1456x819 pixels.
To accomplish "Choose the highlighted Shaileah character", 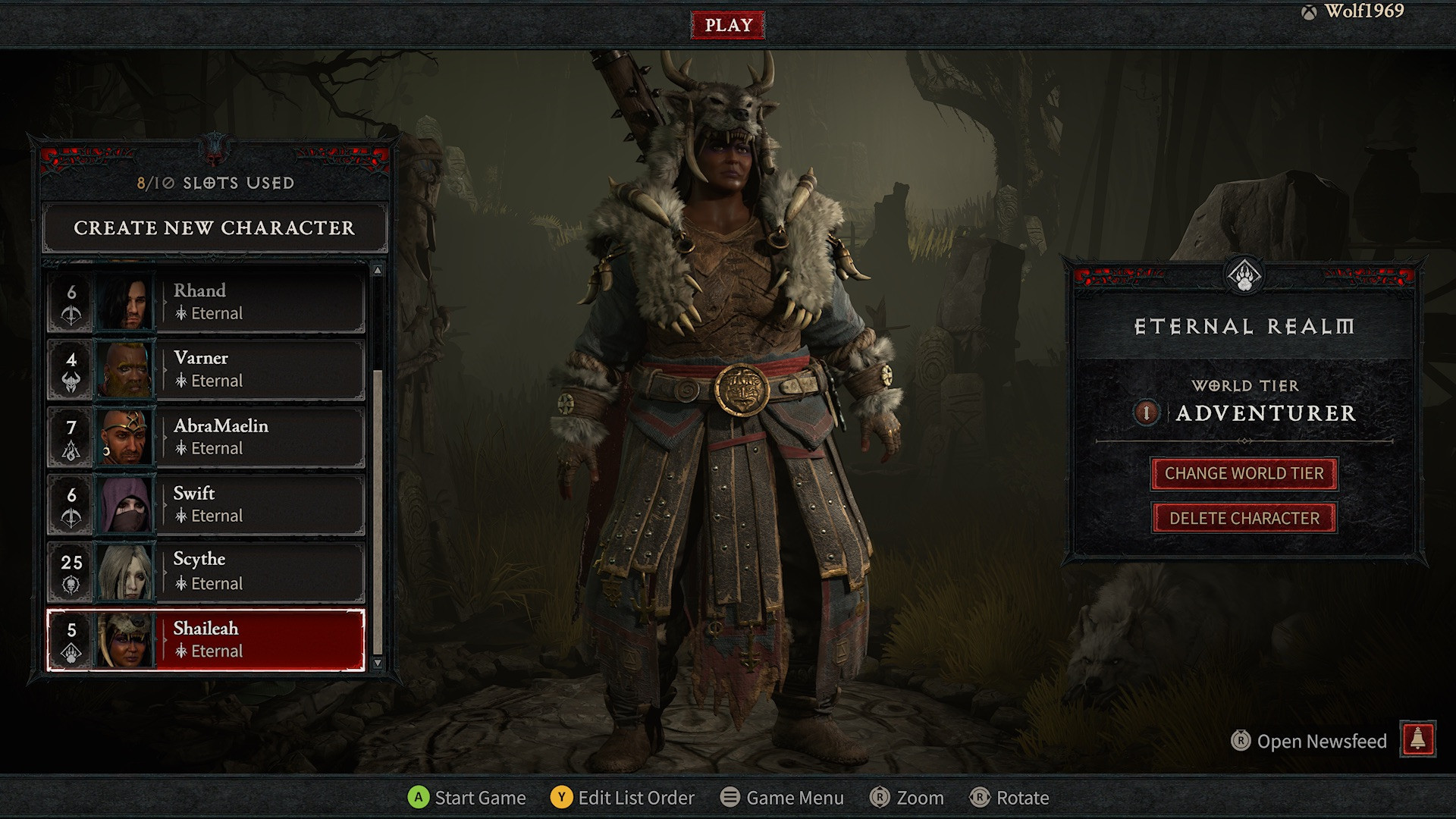I will [206, 639].
